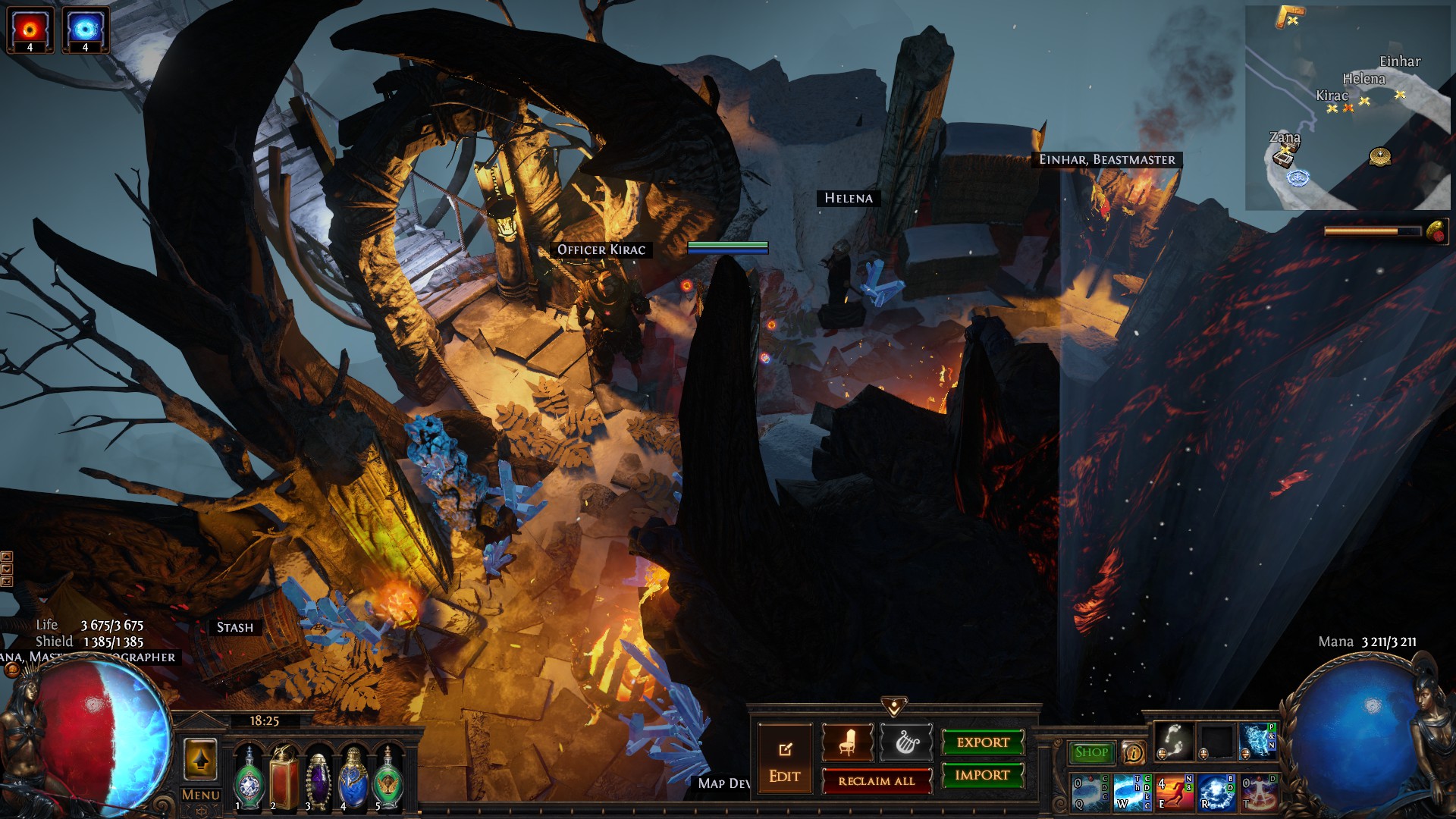Collapse the hideout panel with arrow toggle
1456x819 pixels.
[894, 707]
